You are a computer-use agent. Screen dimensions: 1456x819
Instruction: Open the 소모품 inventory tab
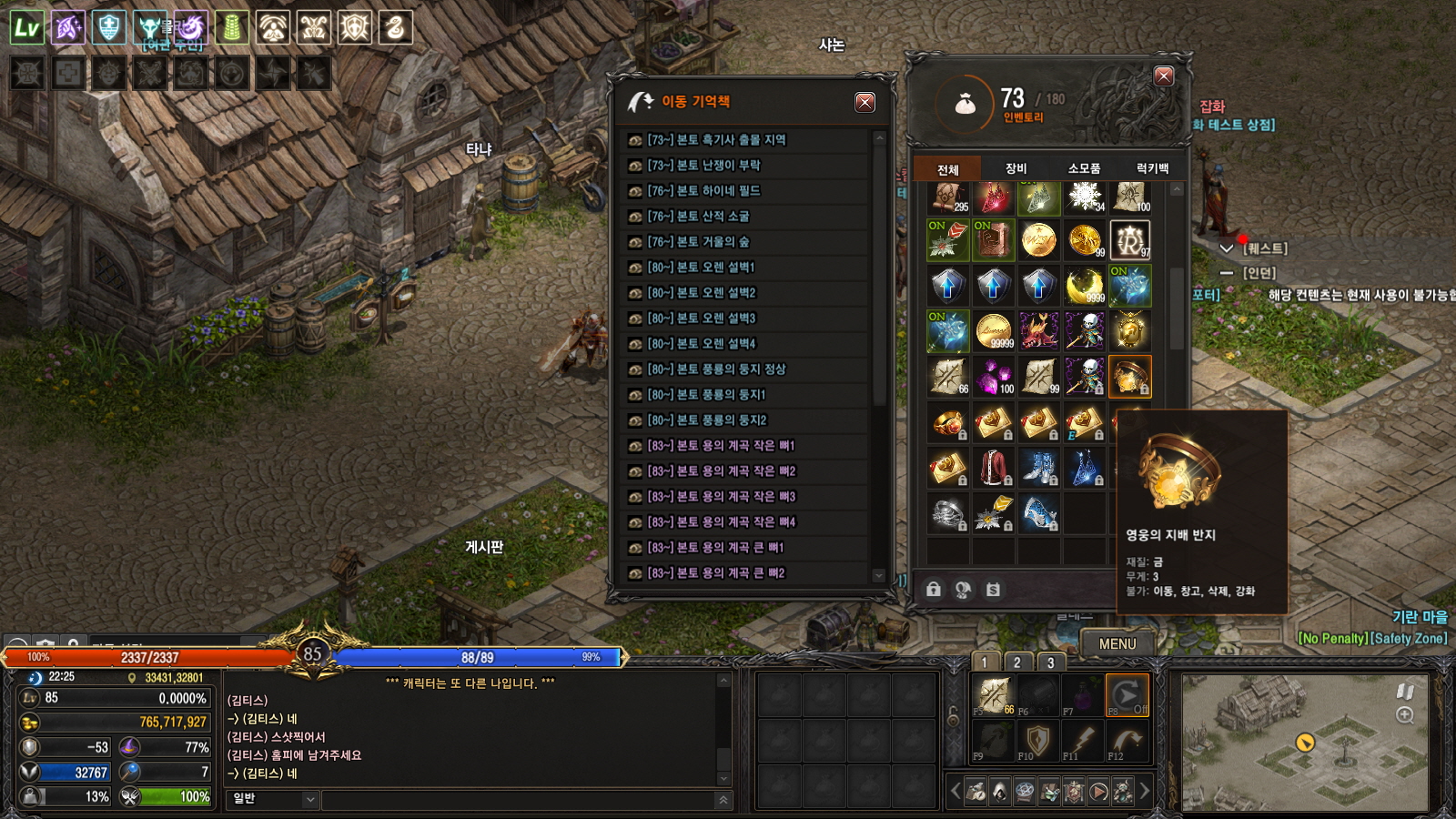click(1084, 168)
